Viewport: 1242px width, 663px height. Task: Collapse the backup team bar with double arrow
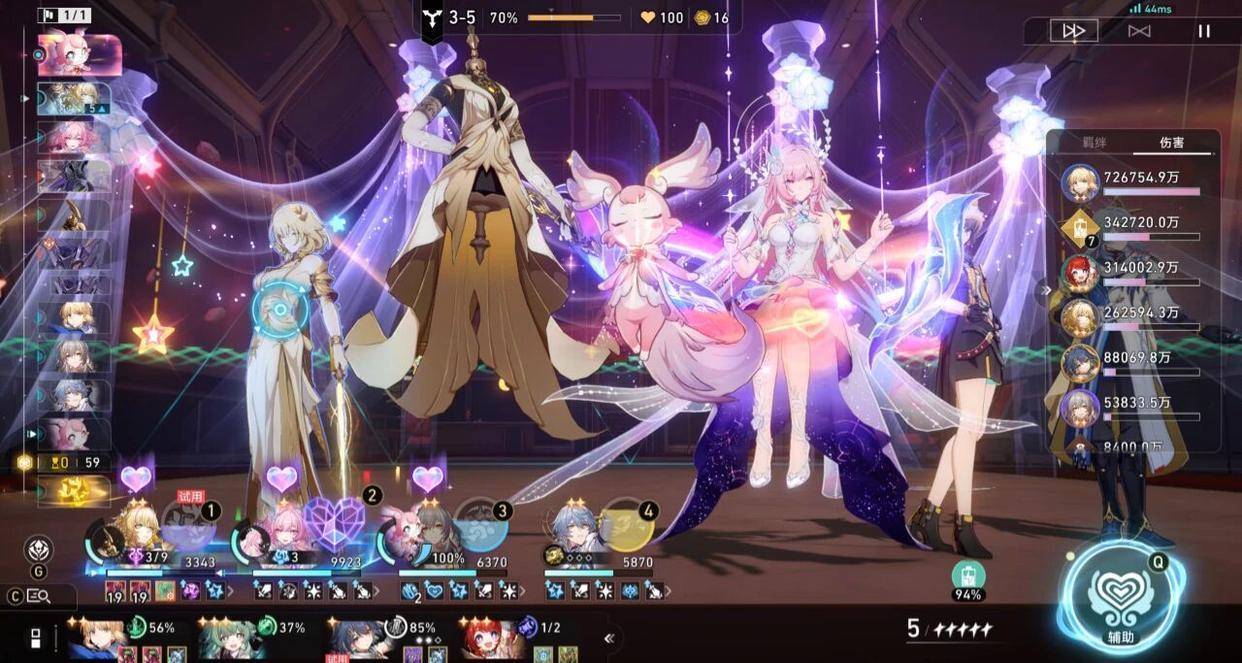click(609, 638)
